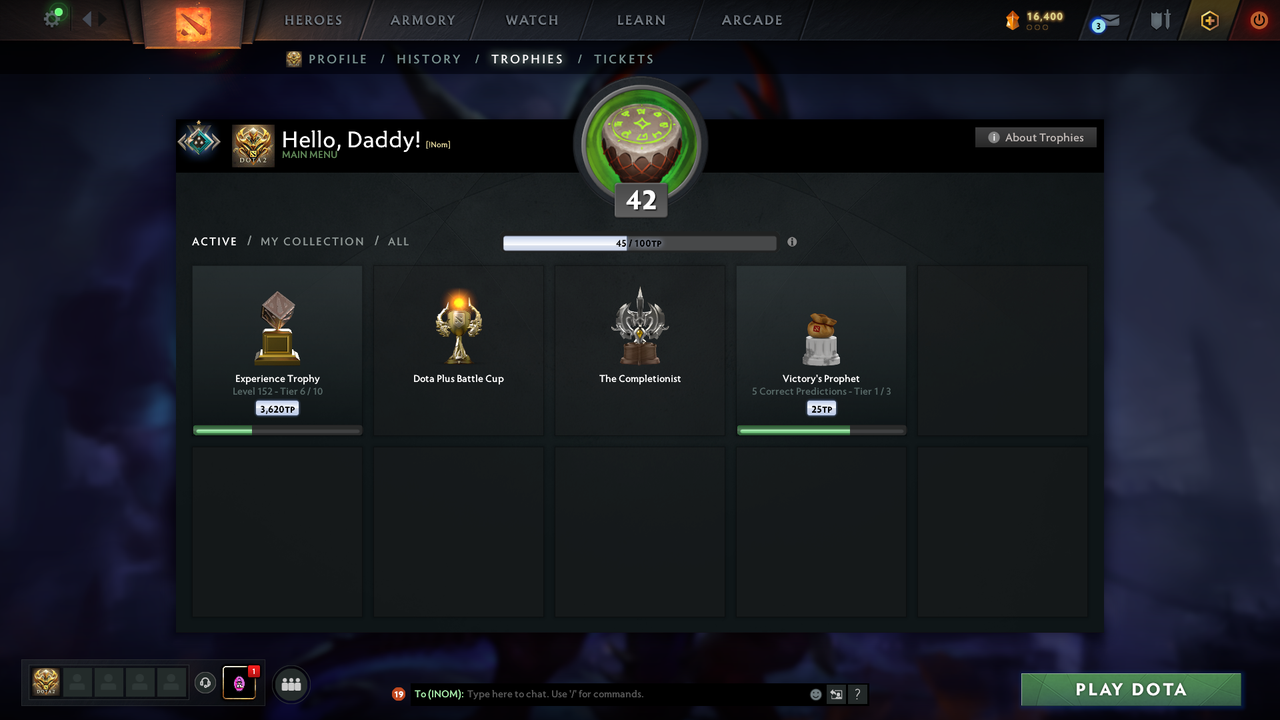Open the shield and sword equipment icon

(1159, 19)
